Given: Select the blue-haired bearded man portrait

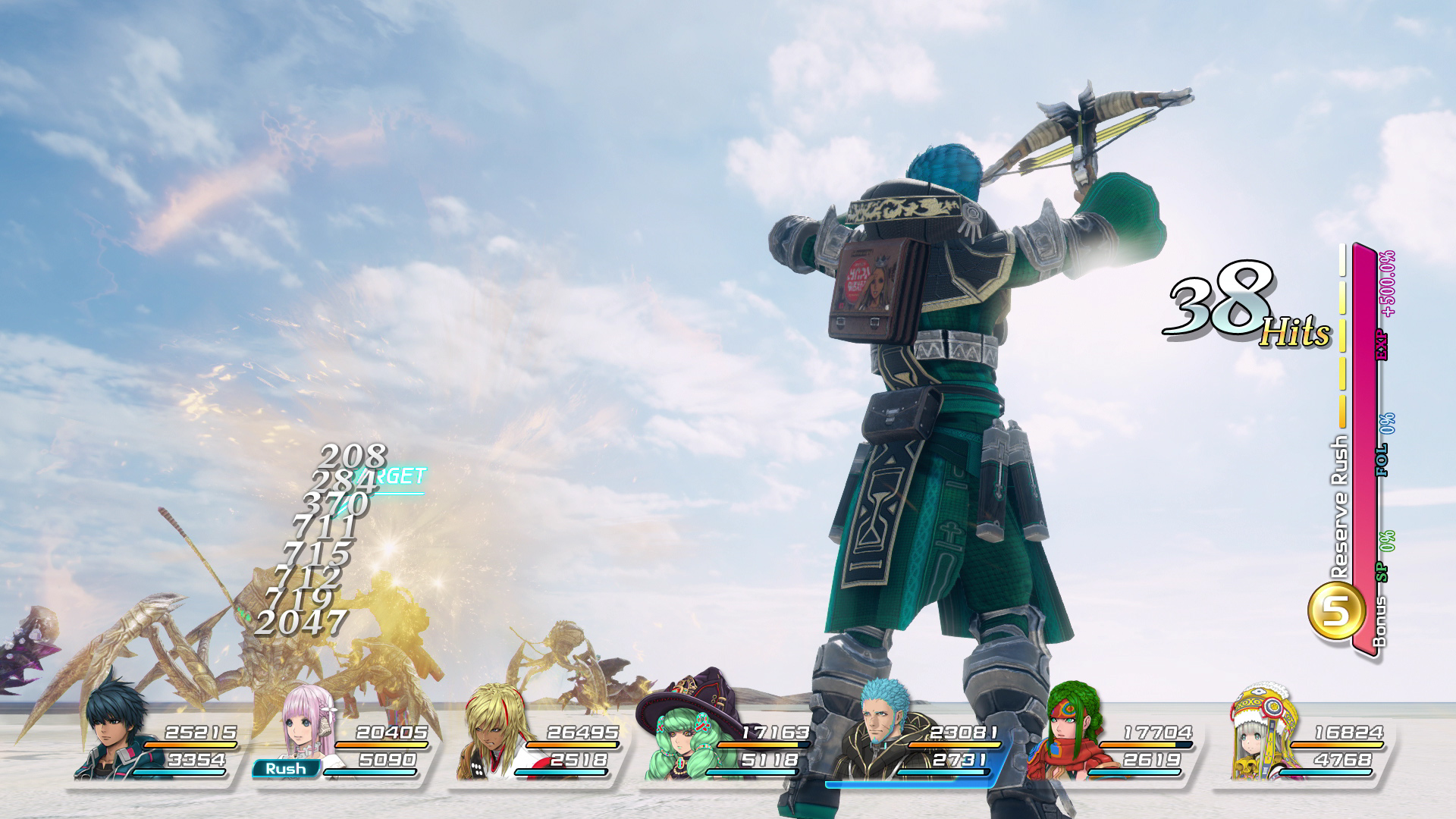Looking at the screenshot, I should pyautogui.click(x=883, y=728).
